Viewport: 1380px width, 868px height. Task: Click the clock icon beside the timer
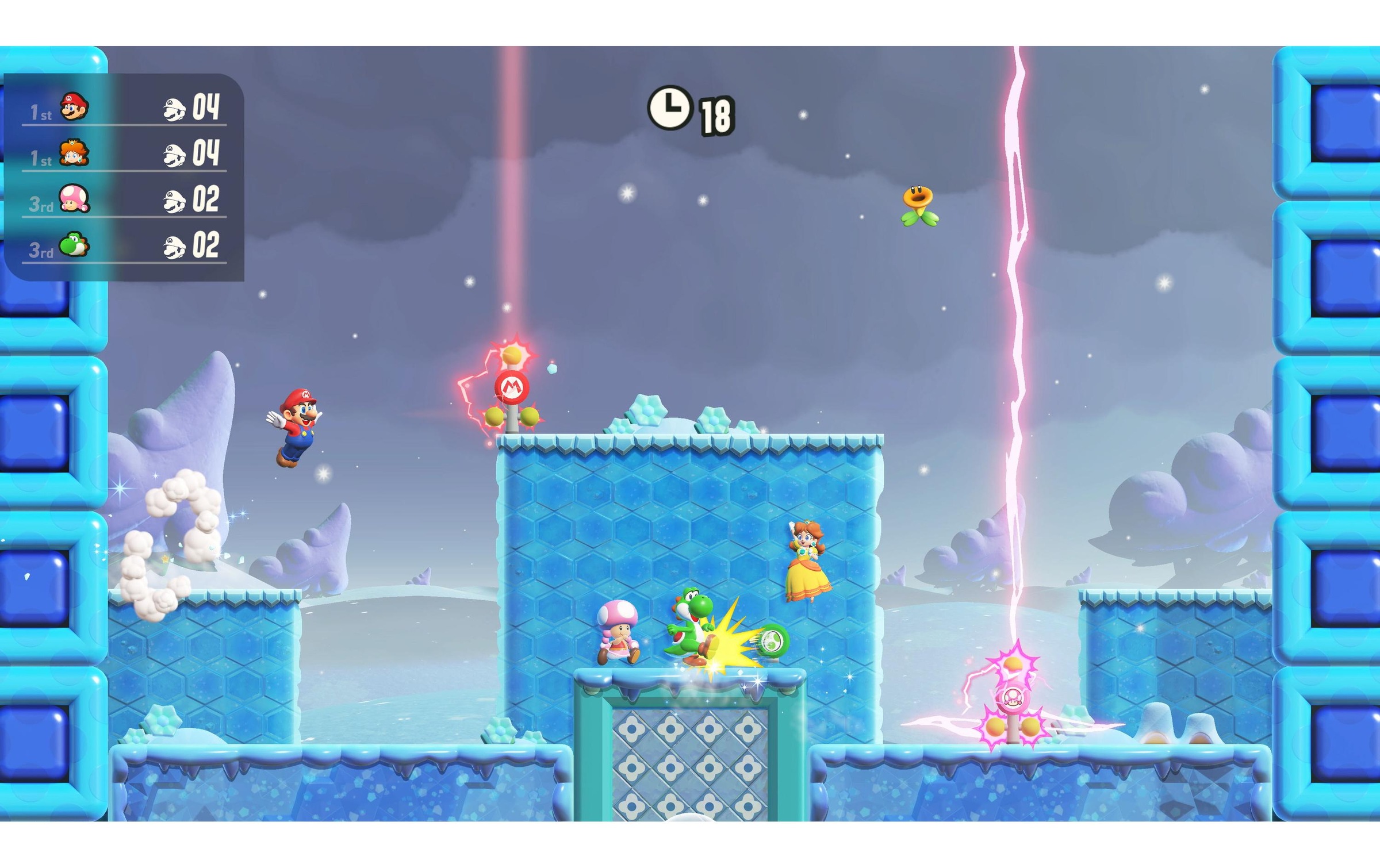pos(670,108)
